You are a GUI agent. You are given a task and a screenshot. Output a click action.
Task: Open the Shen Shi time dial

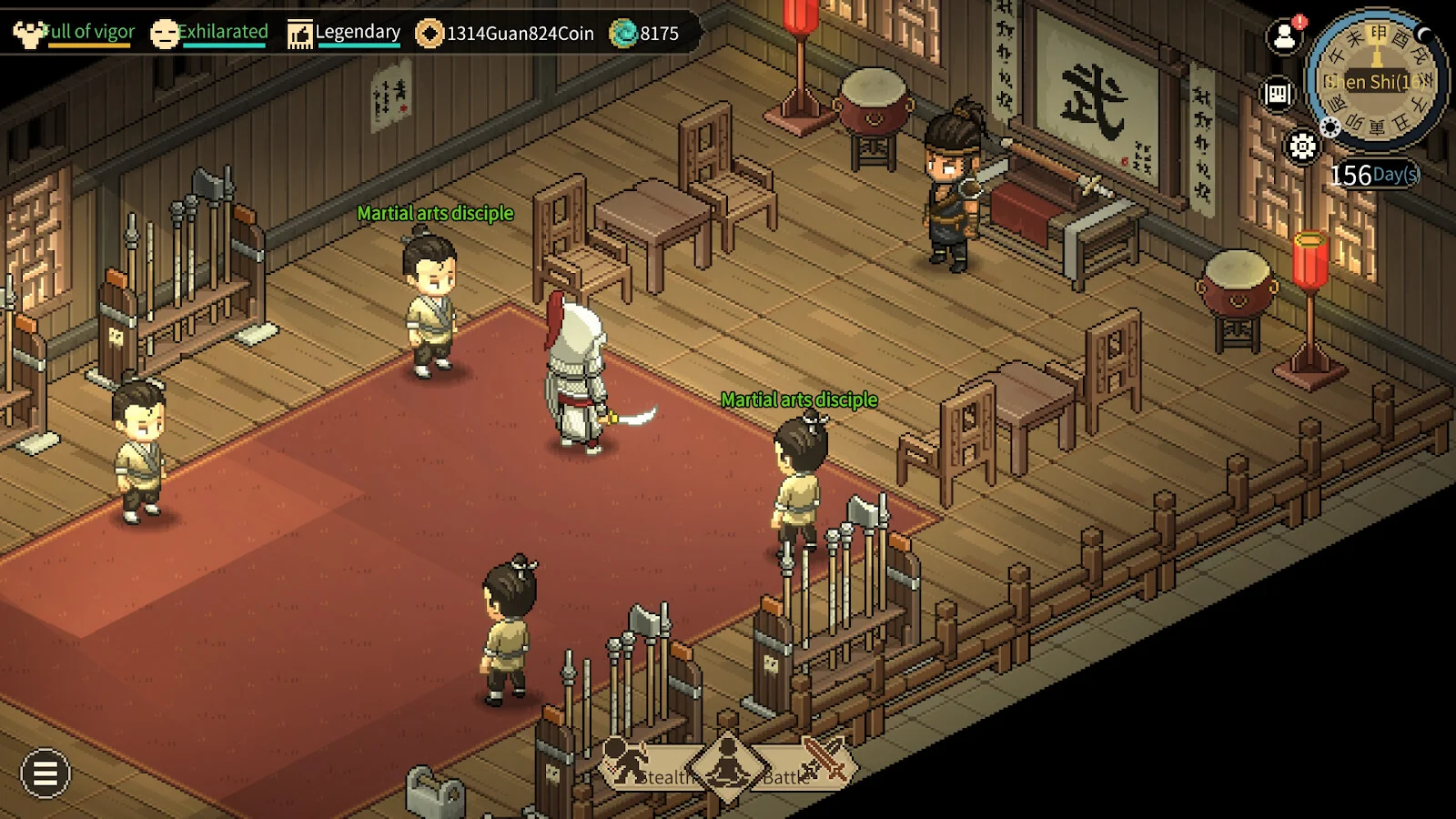tap(1377, 81)
